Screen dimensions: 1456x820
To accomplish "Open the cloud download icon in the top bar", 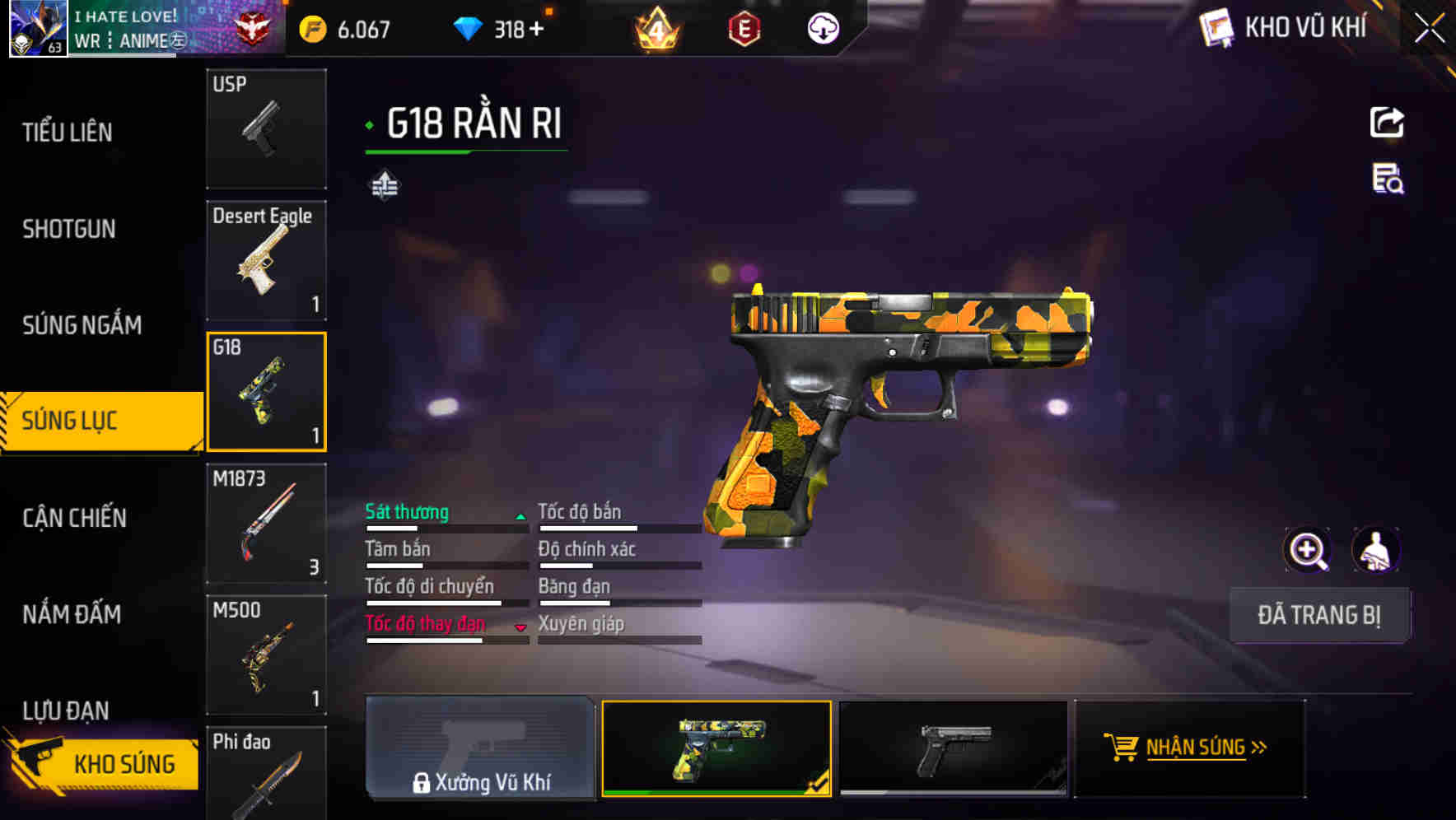I will [823, 30].
